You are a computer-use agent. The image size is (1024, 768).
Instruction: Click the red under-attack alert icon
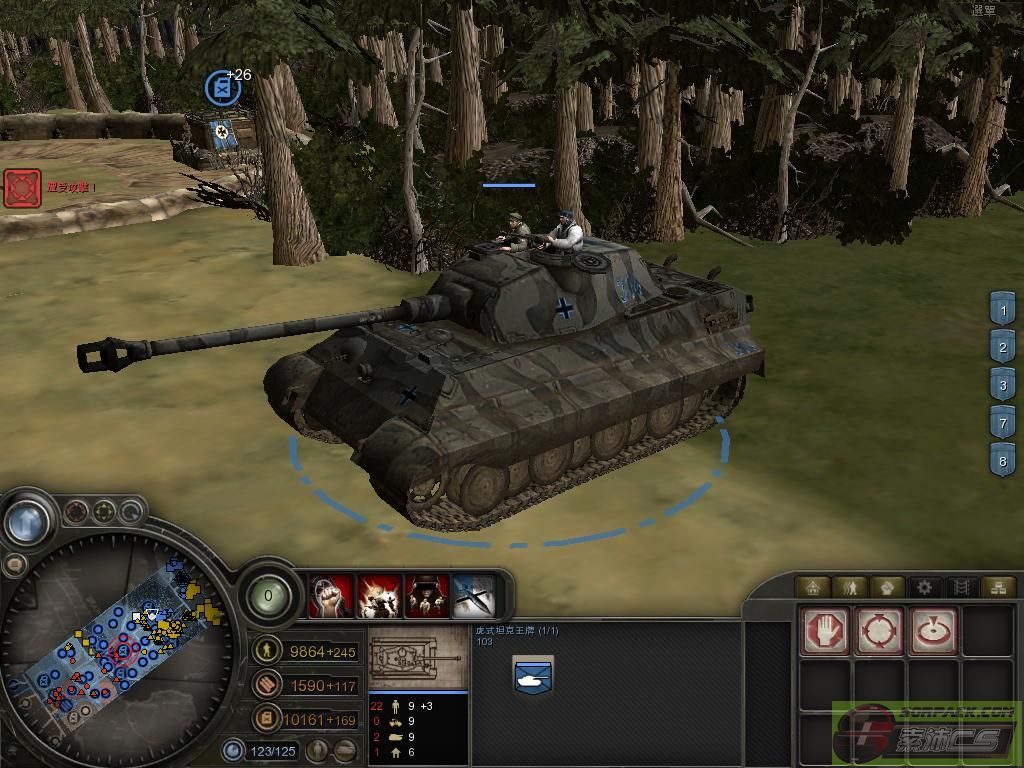(21, 188)
